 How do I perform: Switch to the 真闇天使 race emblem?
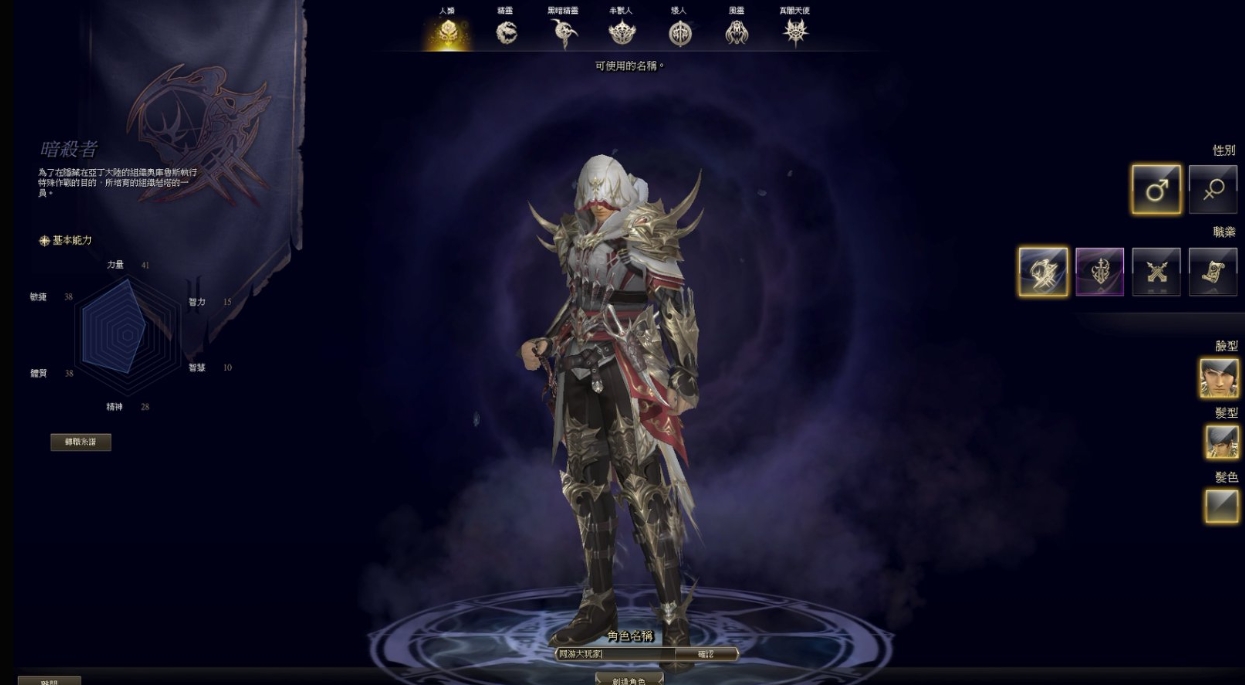[x=795, y=33]
